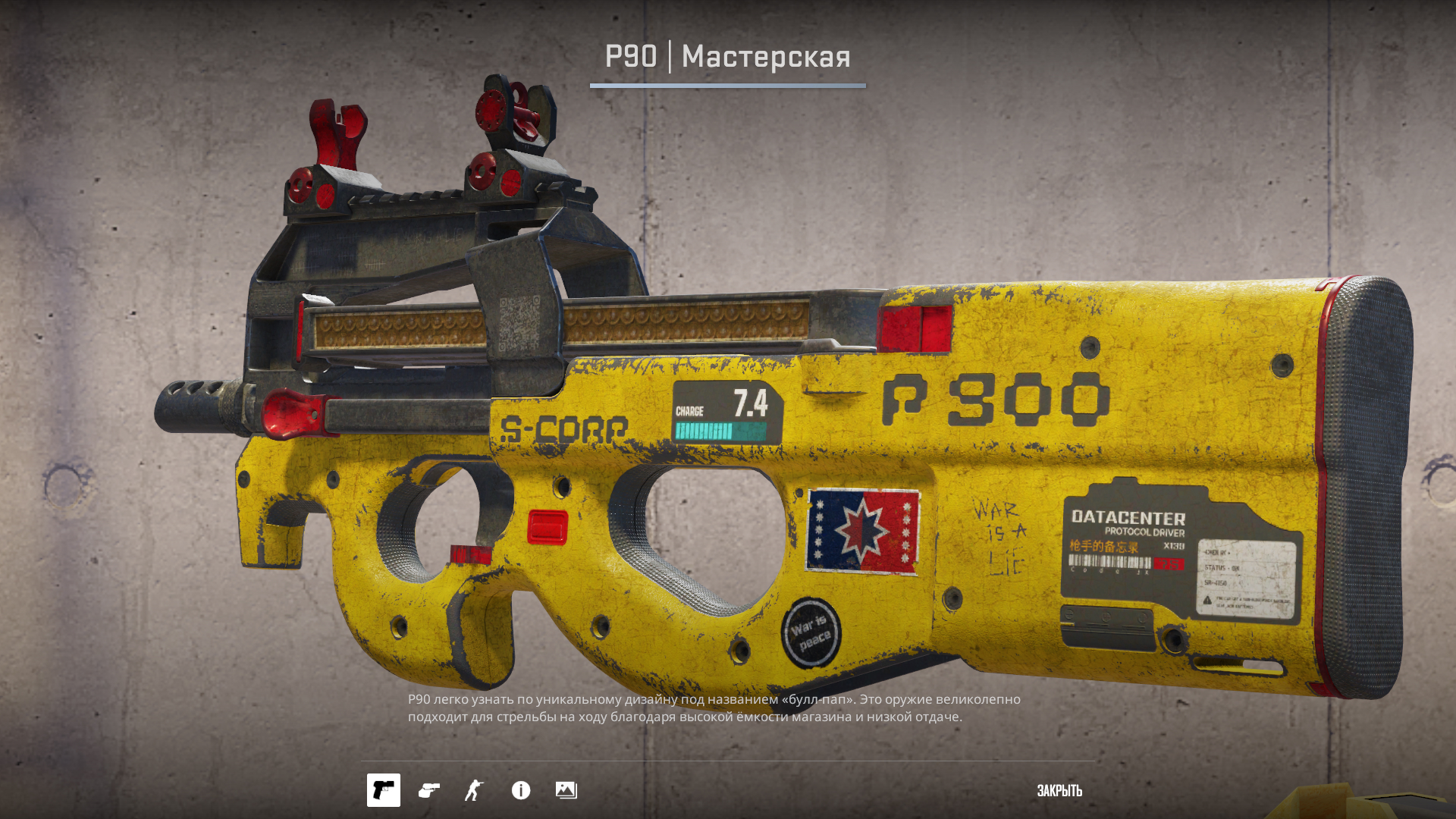Open the item information panel

click(521, 790)
